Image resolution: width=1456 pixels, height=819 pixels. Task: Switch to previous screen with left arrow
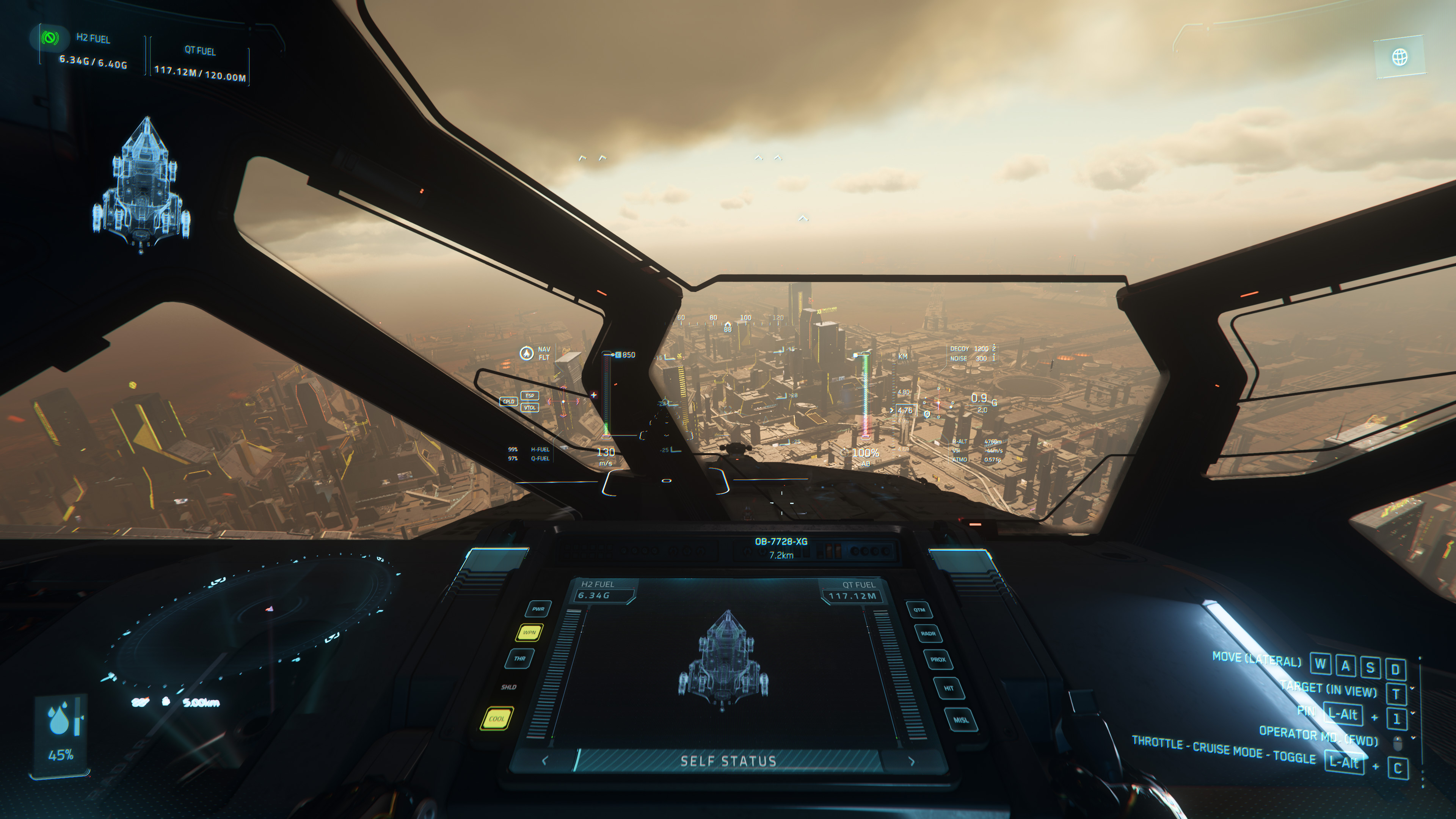(544, 761)
